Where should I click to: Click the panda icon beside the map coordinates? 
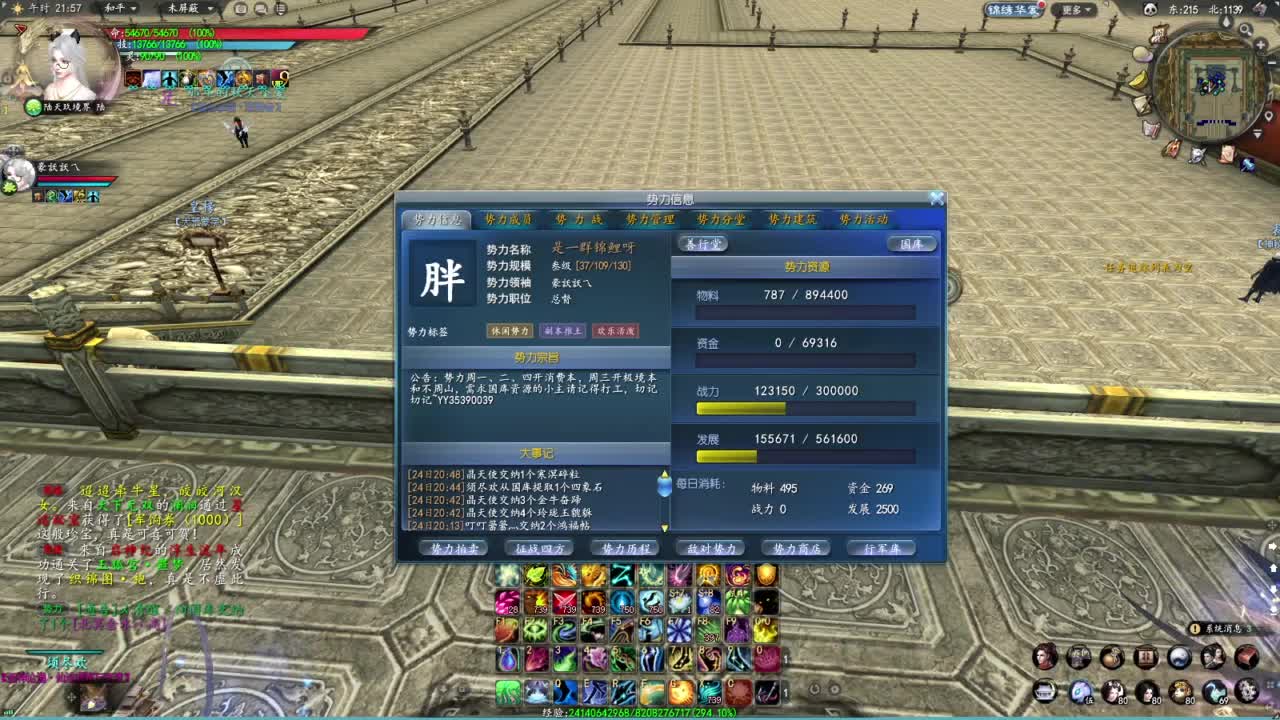[x=1150, y=9]
